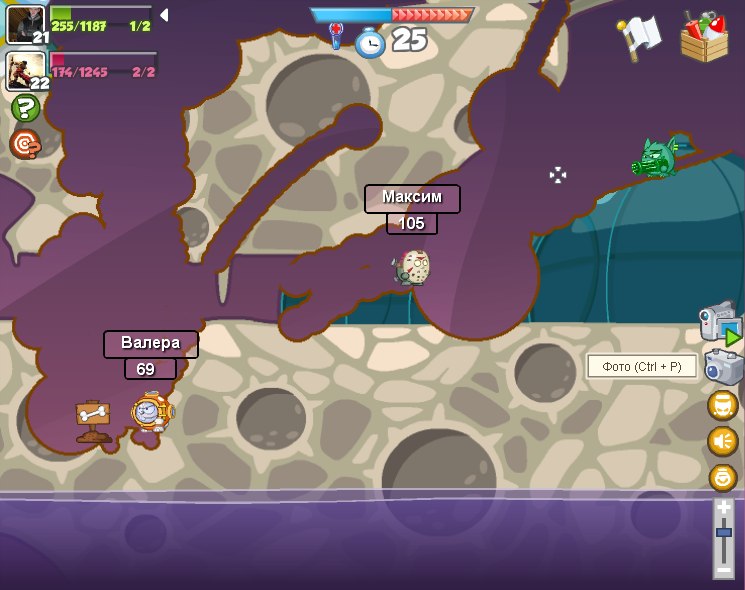The width and height of the screenshot is (745, 590).
Task: Click the orange button above the speaker
Action: click(722, 405)
